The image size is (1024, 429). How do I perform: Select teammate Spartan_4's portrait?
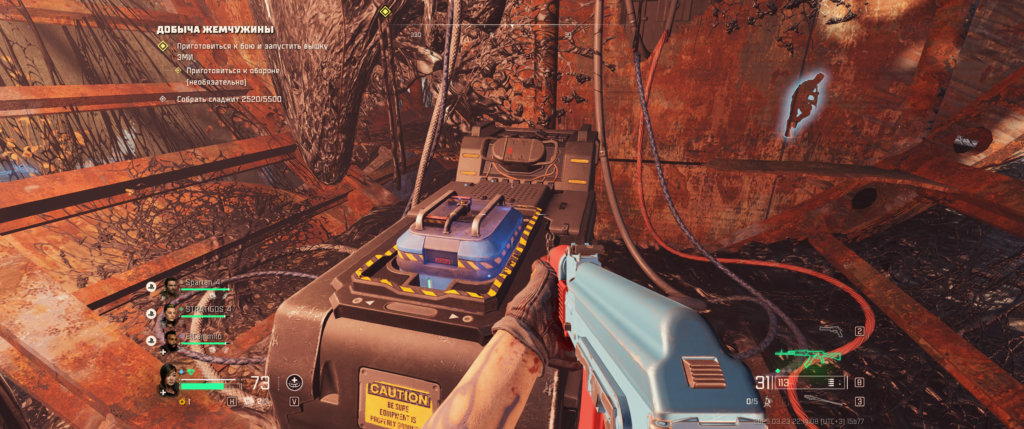pyautogui.click(x=170, y=286)
